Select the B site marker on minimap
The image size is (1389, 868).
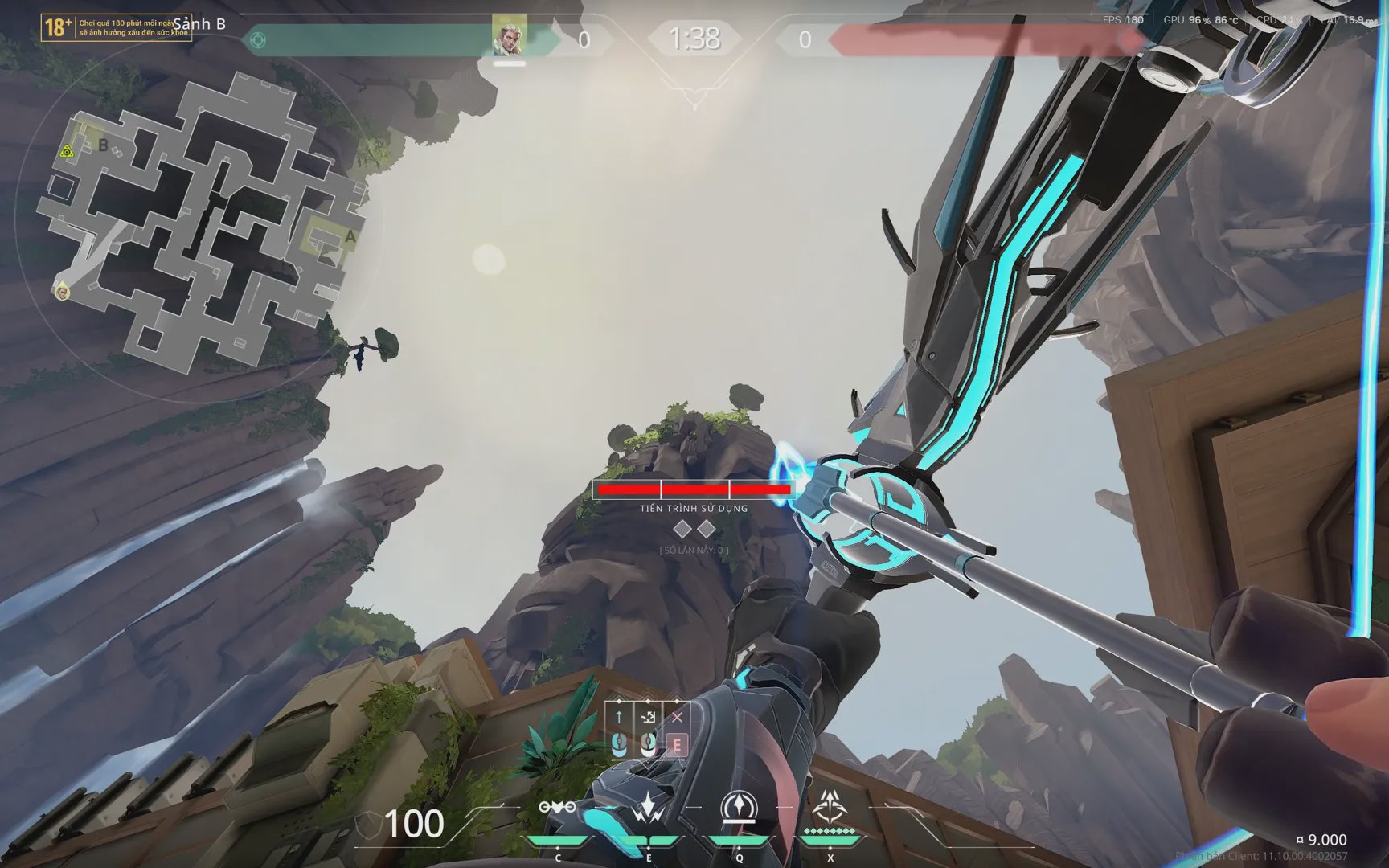[x=103, y=145]
